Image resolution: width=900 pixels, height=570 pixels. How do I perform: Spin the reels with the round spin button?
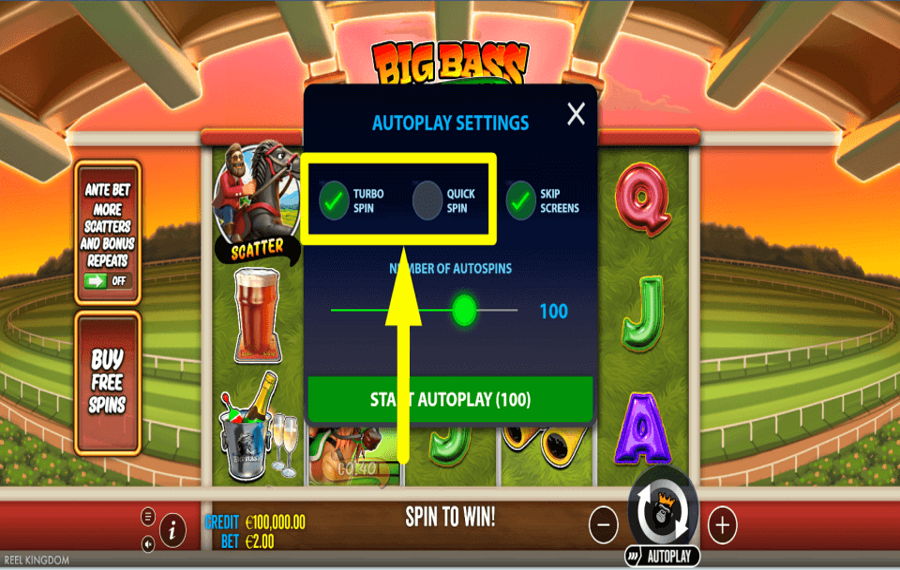662,510
